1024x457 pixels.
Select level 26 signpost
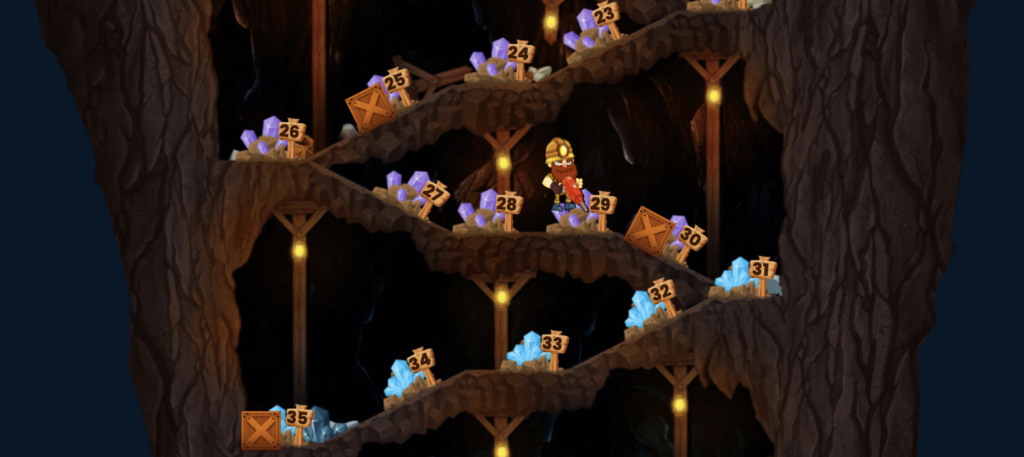pyautogui.click(x=290, y=131)
